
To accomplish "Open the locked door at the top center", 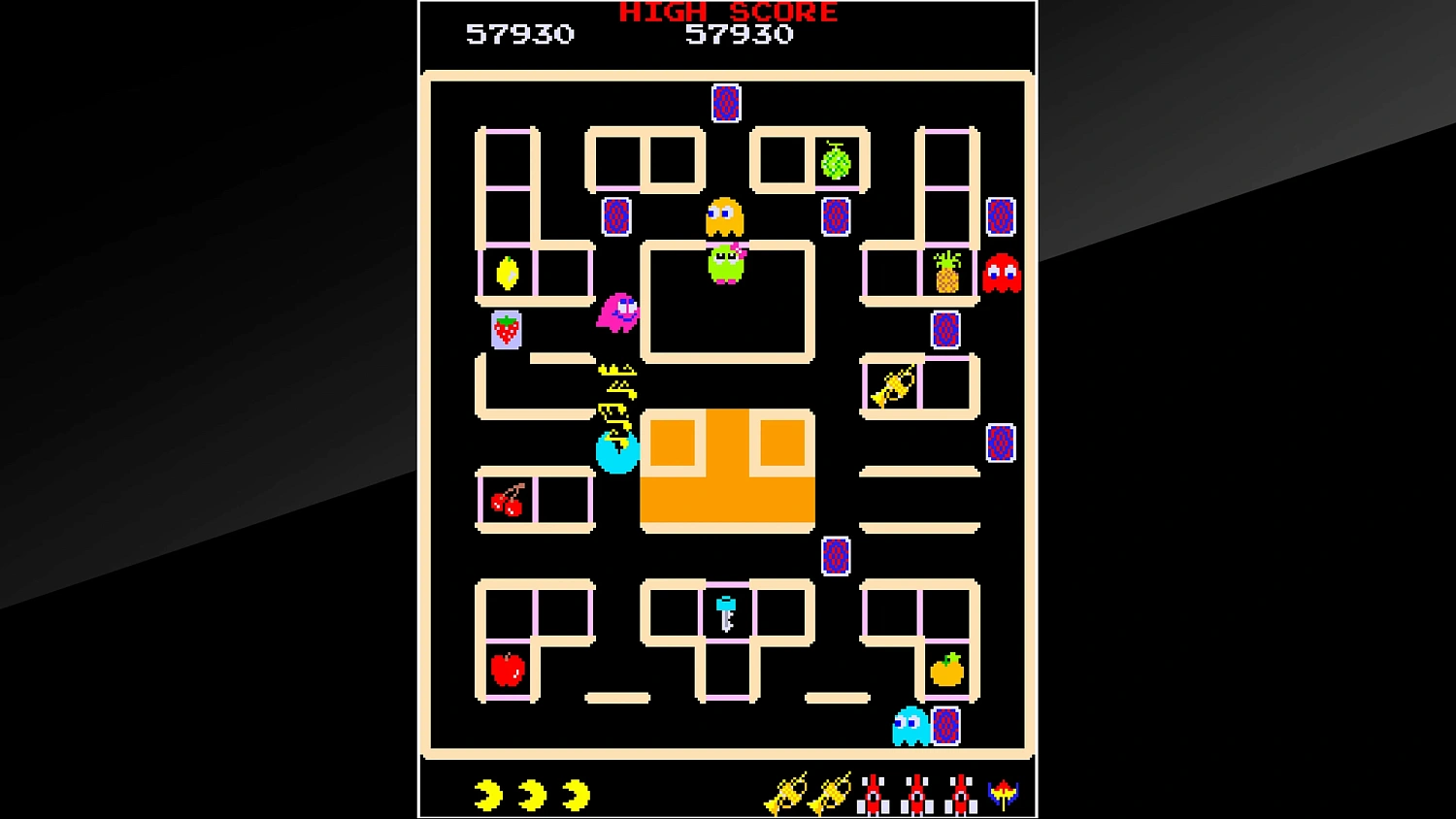I will 725,103.
